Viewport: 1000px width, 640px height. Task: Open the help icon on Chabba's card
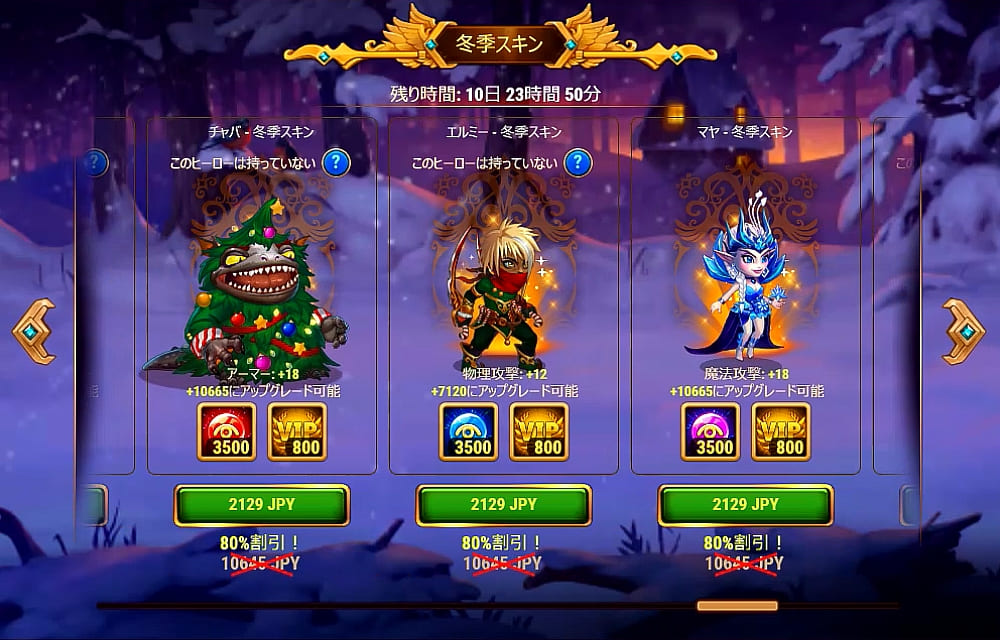337,162
